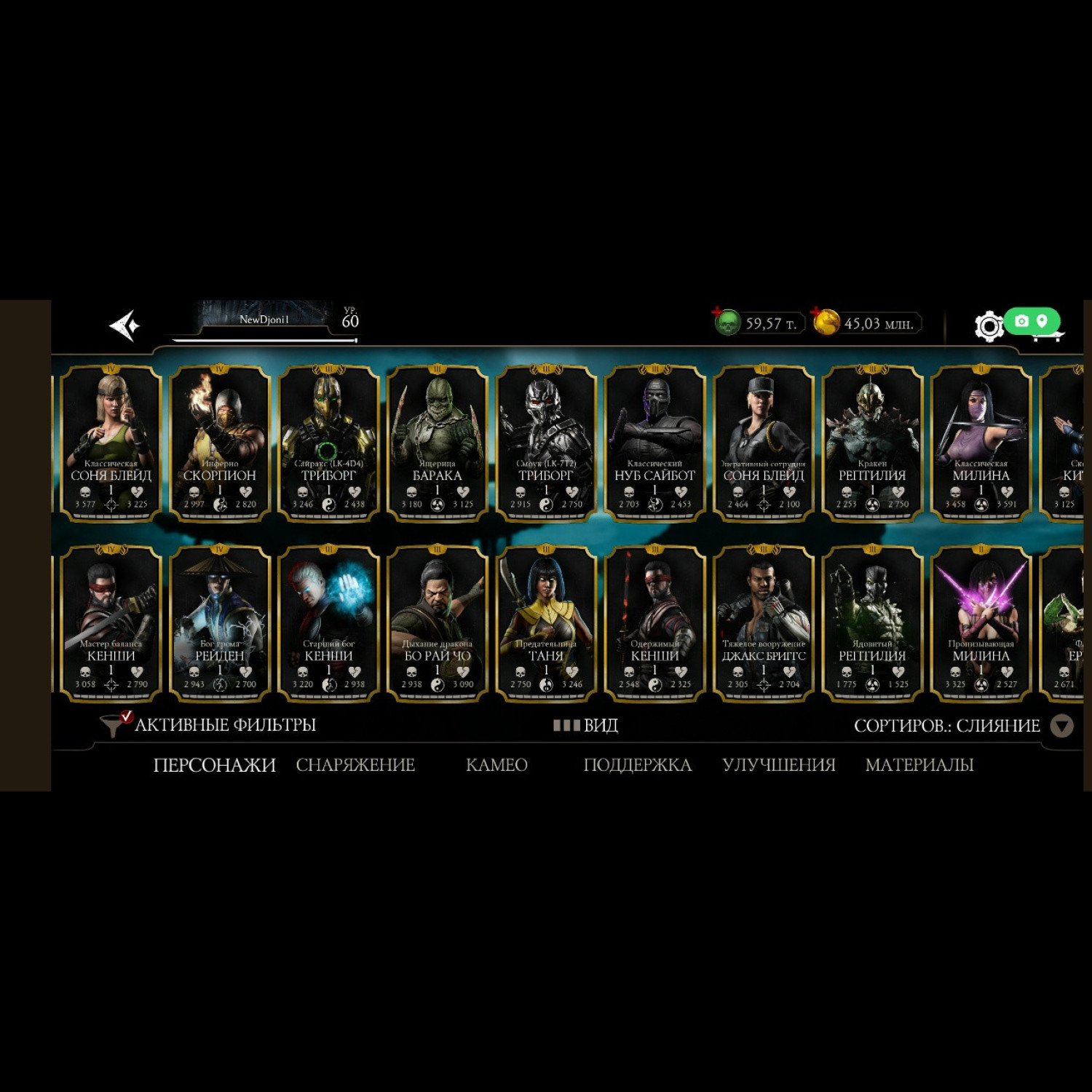Image resolution: width=1092 pixels, height=1092 pixels.
Task: Choose the Kraken Reptile card
Action: point(872,442)
